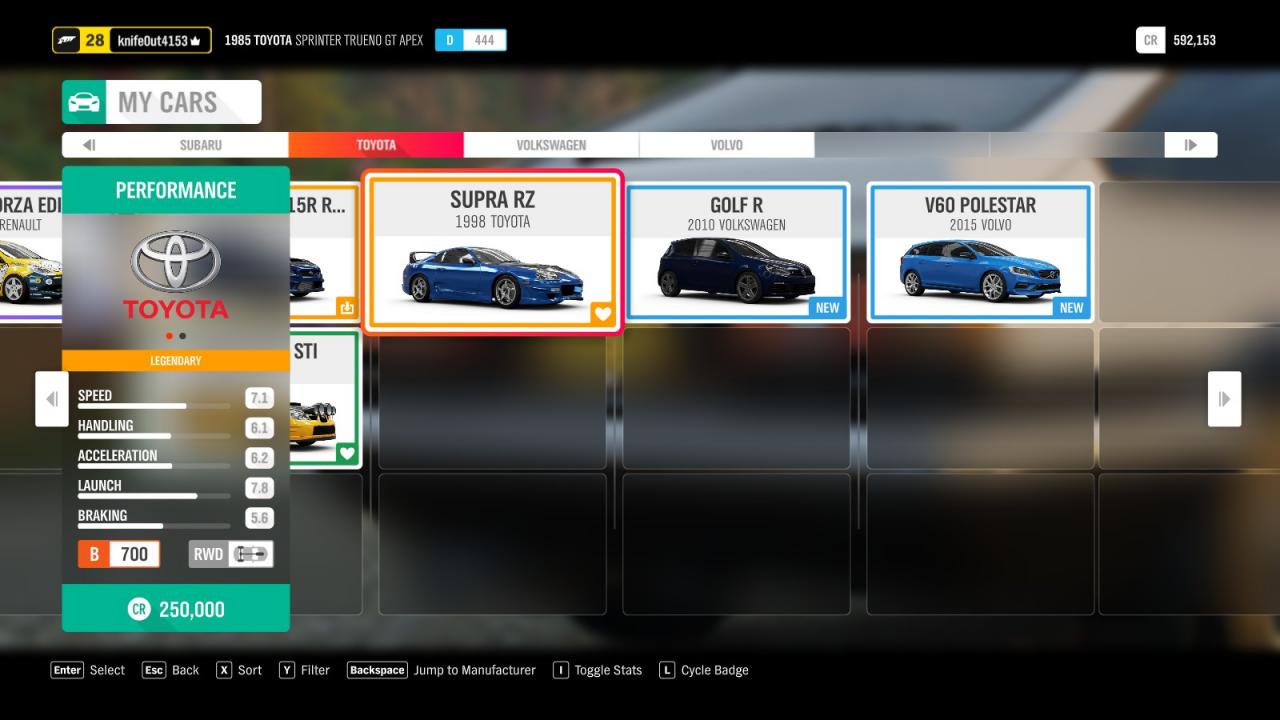
Task: Open the Volkswagen manufacturer tab
Action: [551, 145]
